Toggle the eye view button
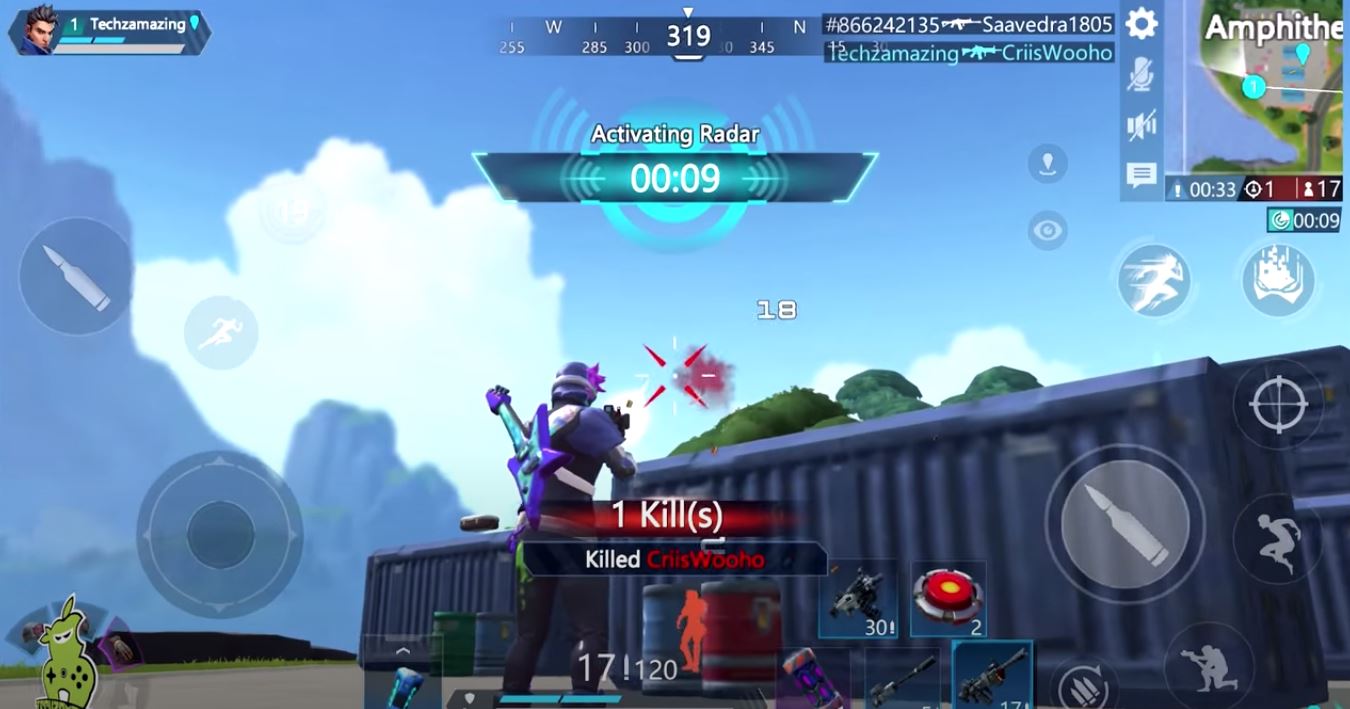The image size is (1350, 709). [x=1047, y=231]
